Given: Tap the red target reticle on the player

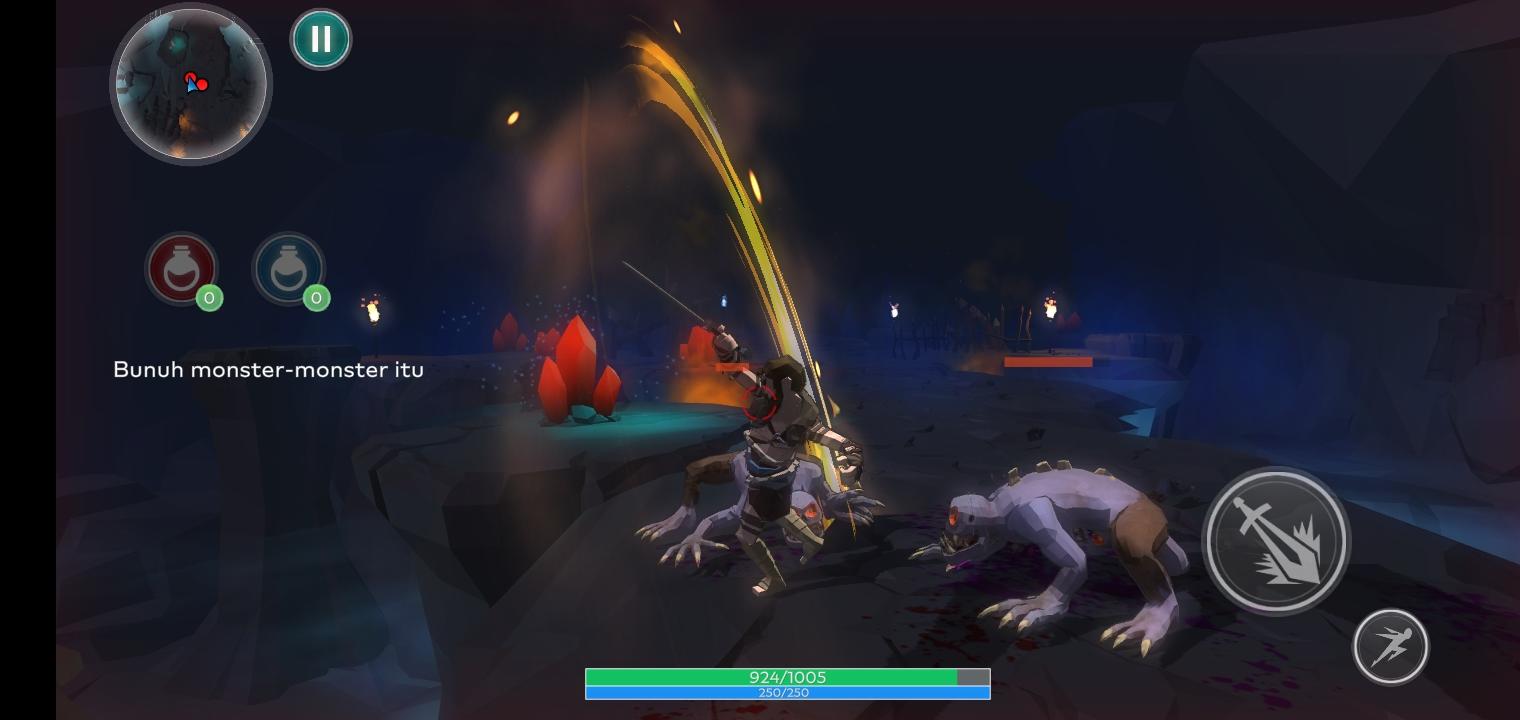Looking at the screenshot, I should point(764,405).
